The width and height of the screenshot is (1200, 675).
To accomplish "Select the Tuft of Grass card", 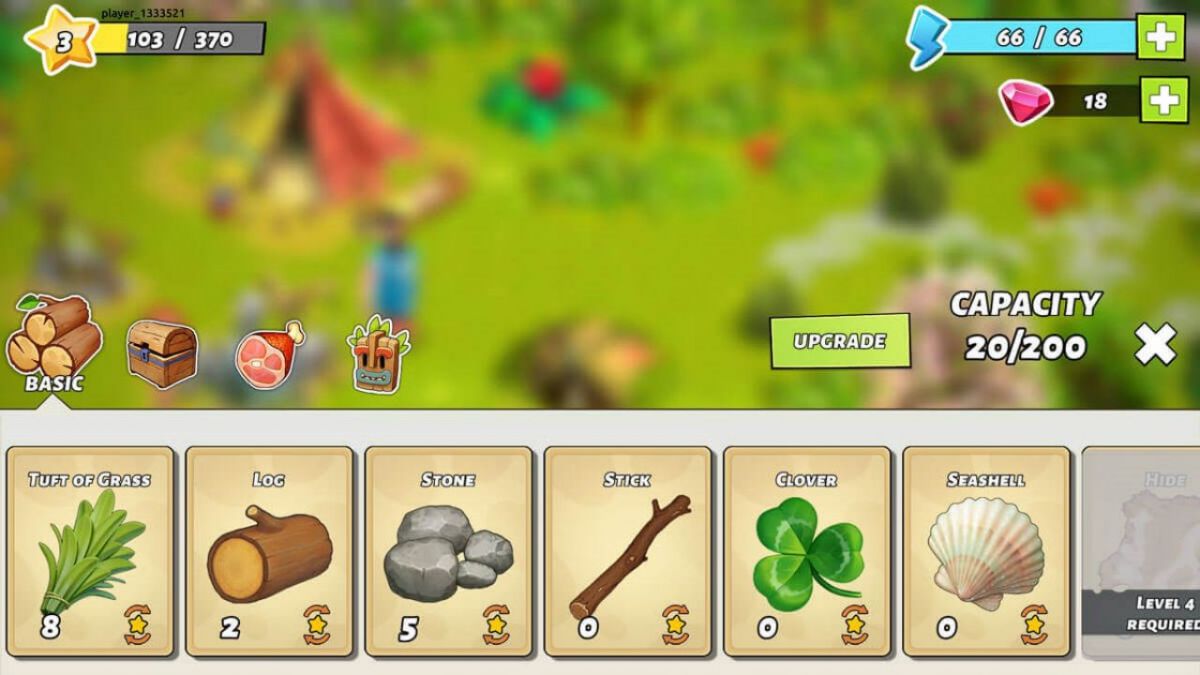I will pos(90,551).
